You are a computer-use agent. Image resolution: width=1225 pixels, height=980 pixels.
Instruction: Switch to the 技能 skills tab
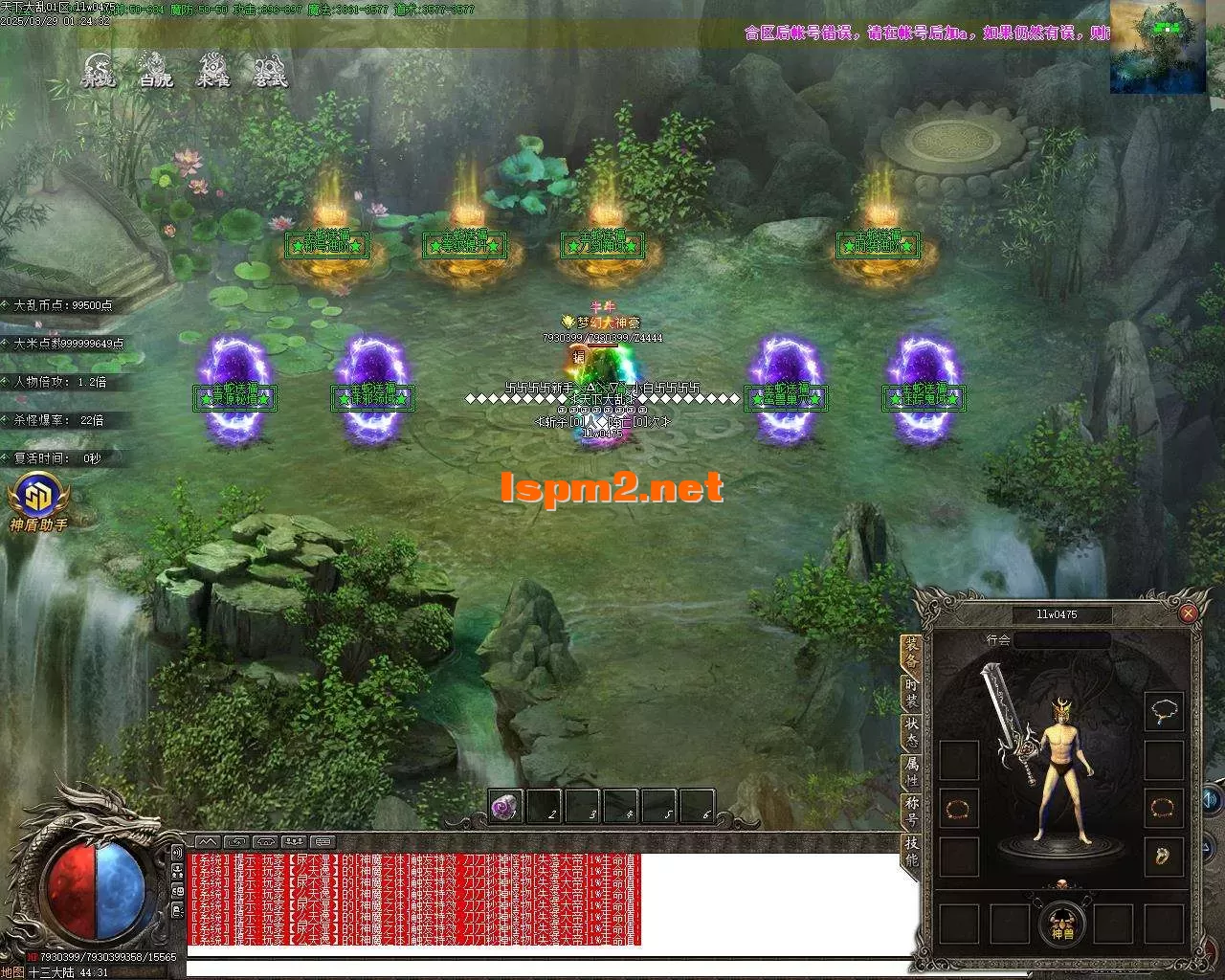click(911, 851)
